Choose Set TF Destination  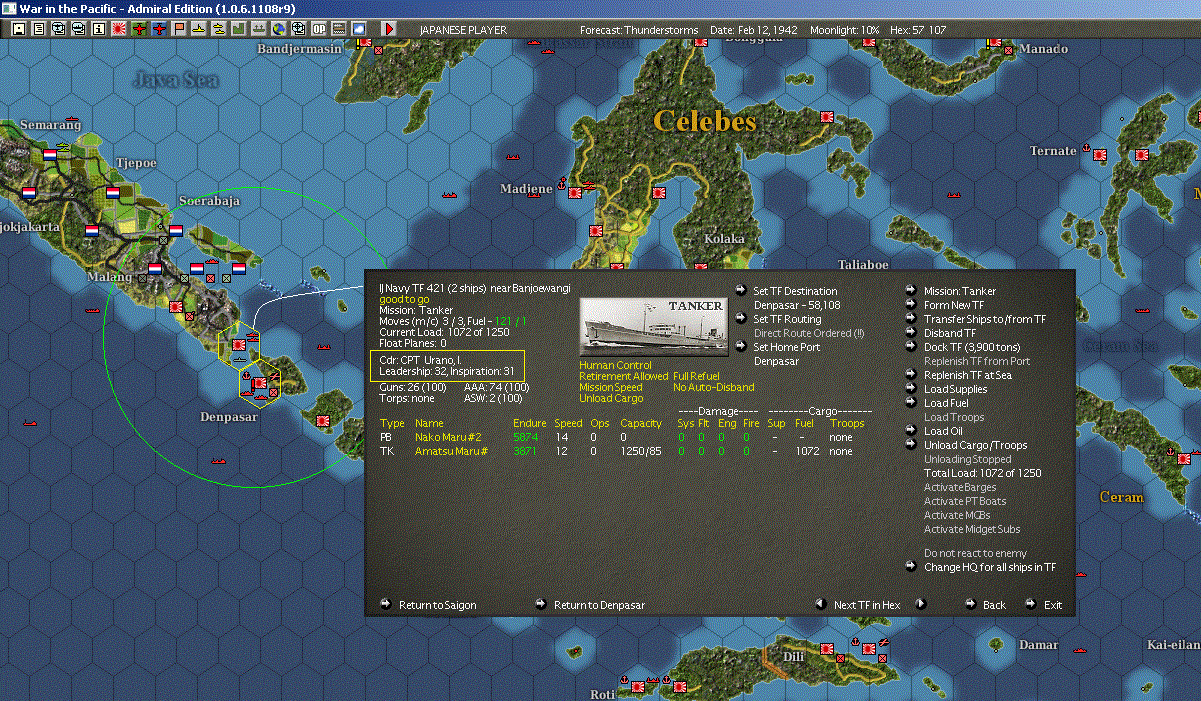(x=795, y=291)
